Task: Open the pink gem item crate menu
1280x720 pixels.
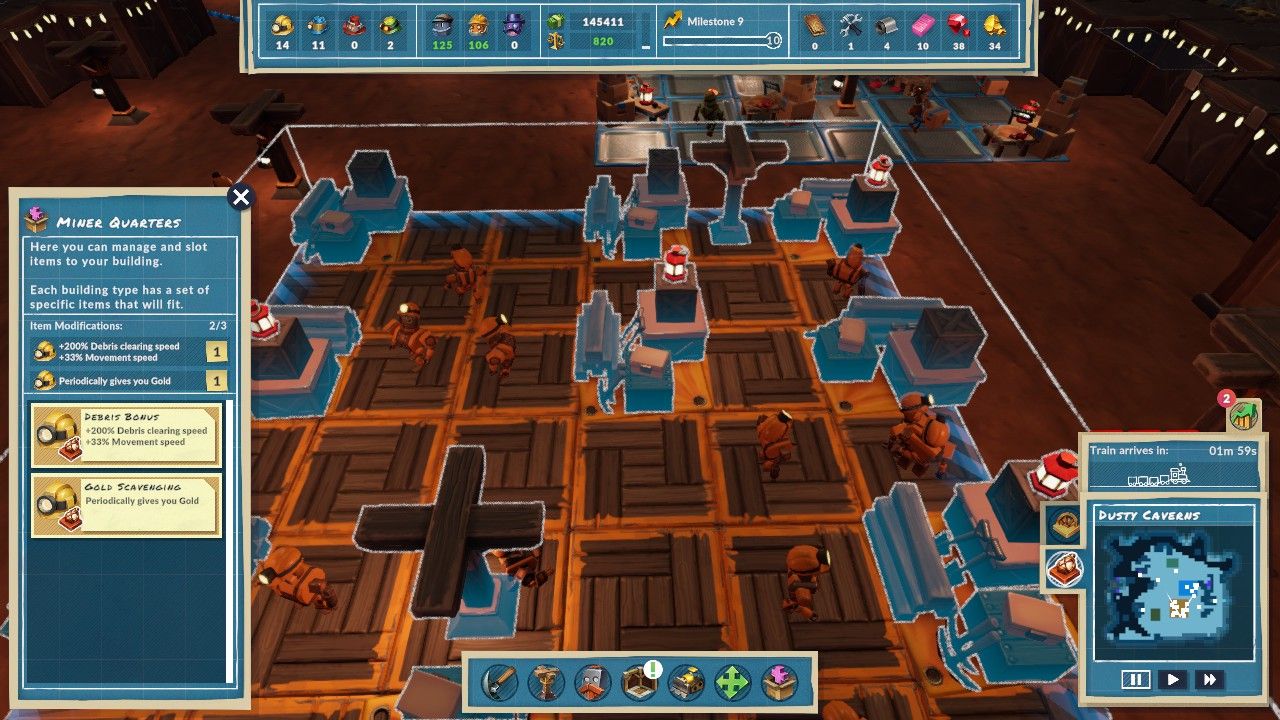Action: coord(780,684)
